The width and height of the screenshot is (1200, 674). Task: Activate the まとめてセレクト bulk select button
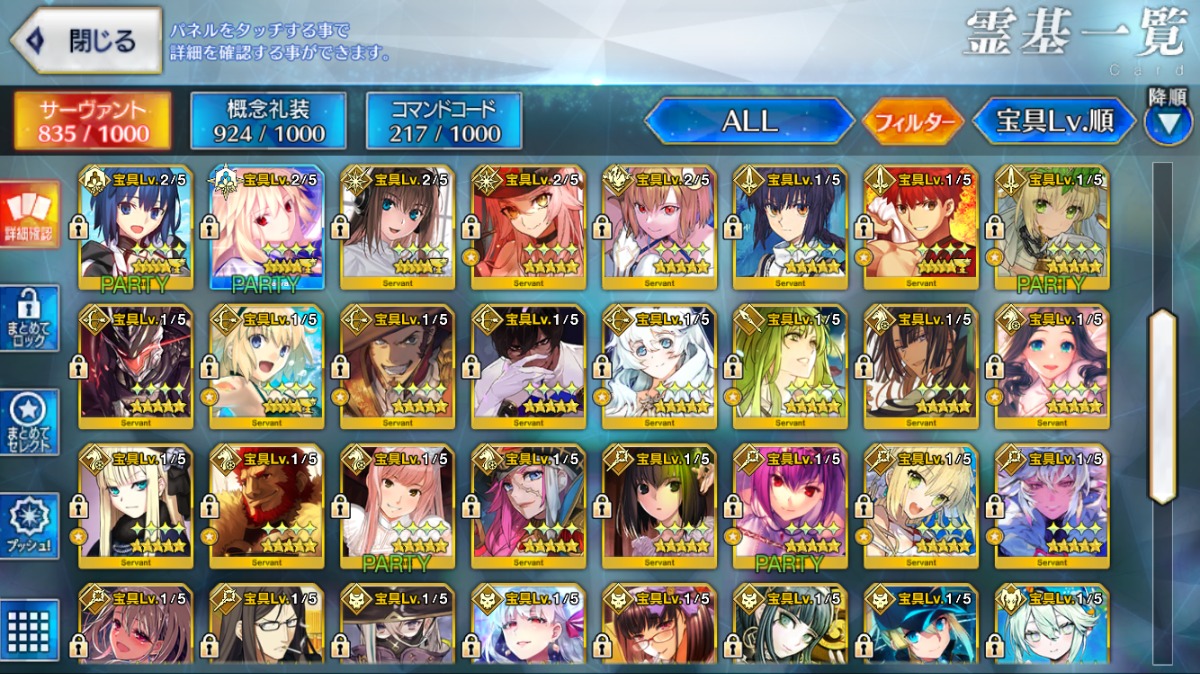[30, 423]
